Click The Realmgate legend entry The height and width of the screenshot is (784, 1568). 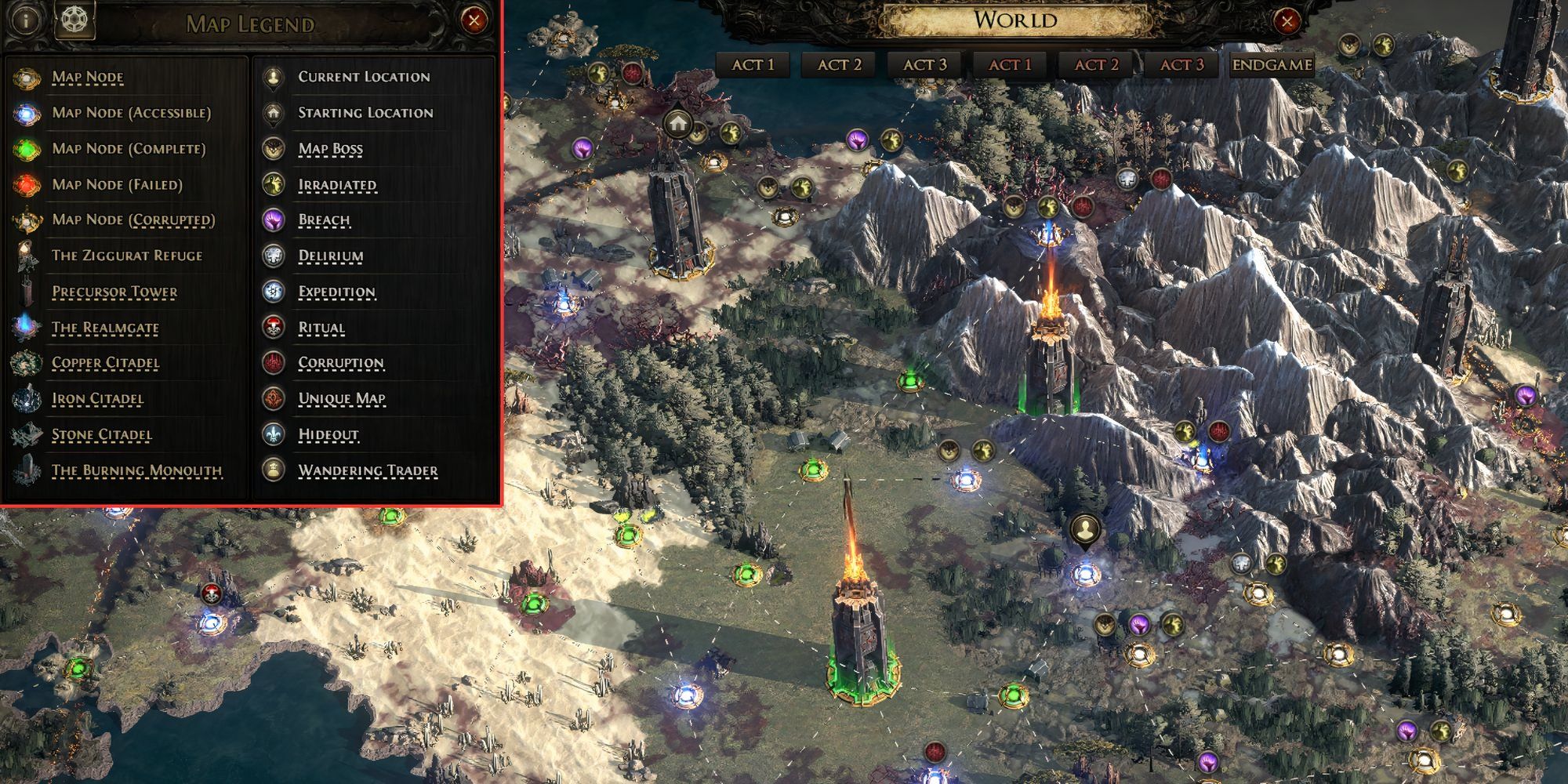tap(107, 327)
